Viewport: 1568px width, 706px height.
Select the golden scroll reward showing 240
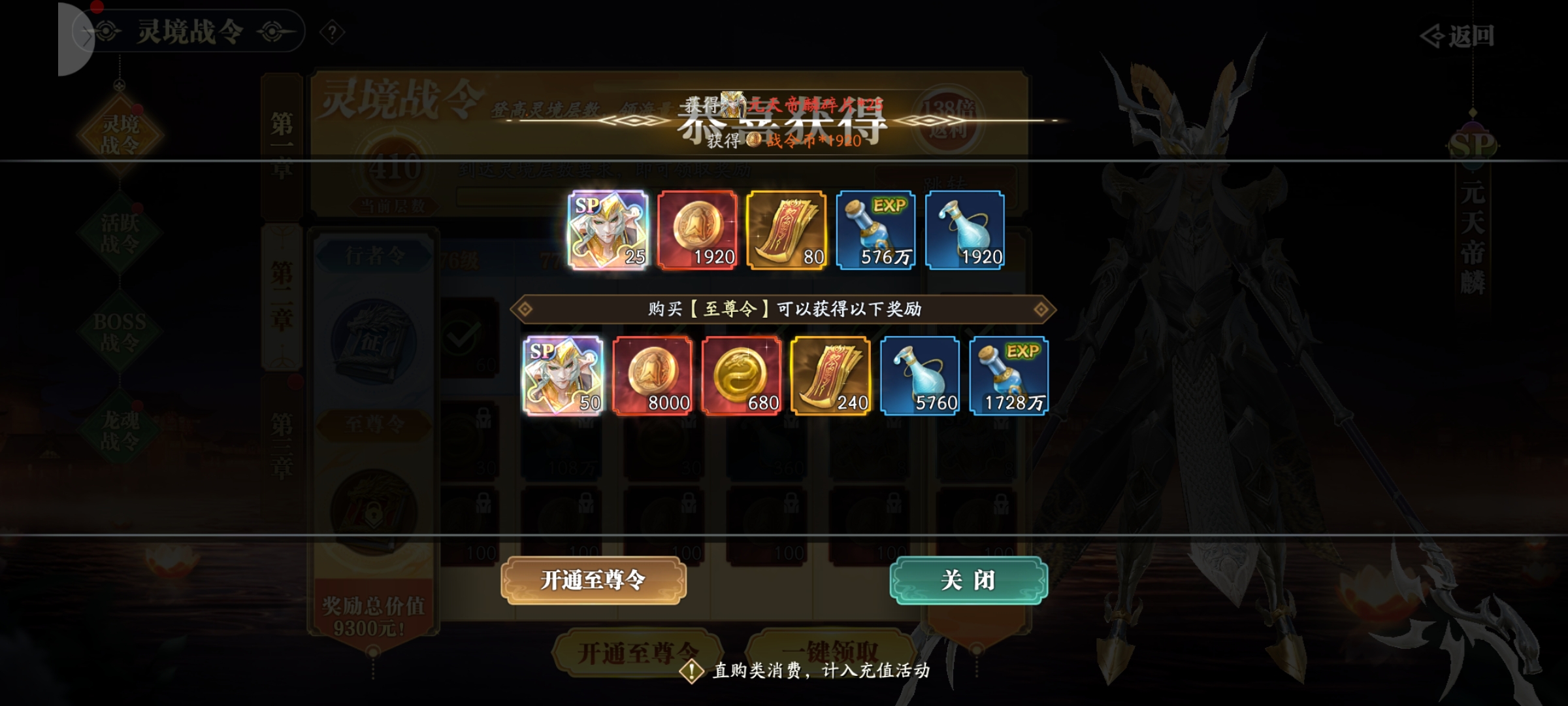click(830, 376)
